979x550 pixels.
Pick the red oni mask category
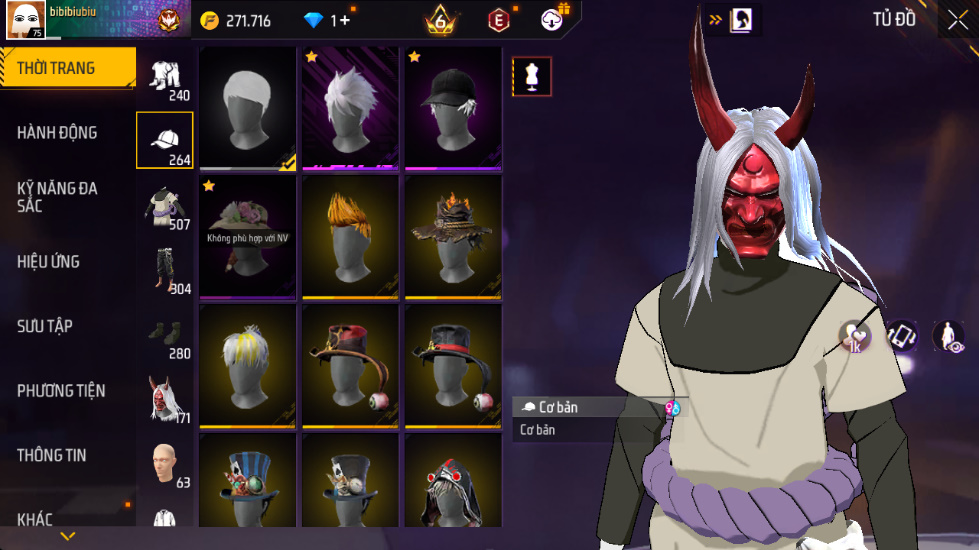click(165, 400)
